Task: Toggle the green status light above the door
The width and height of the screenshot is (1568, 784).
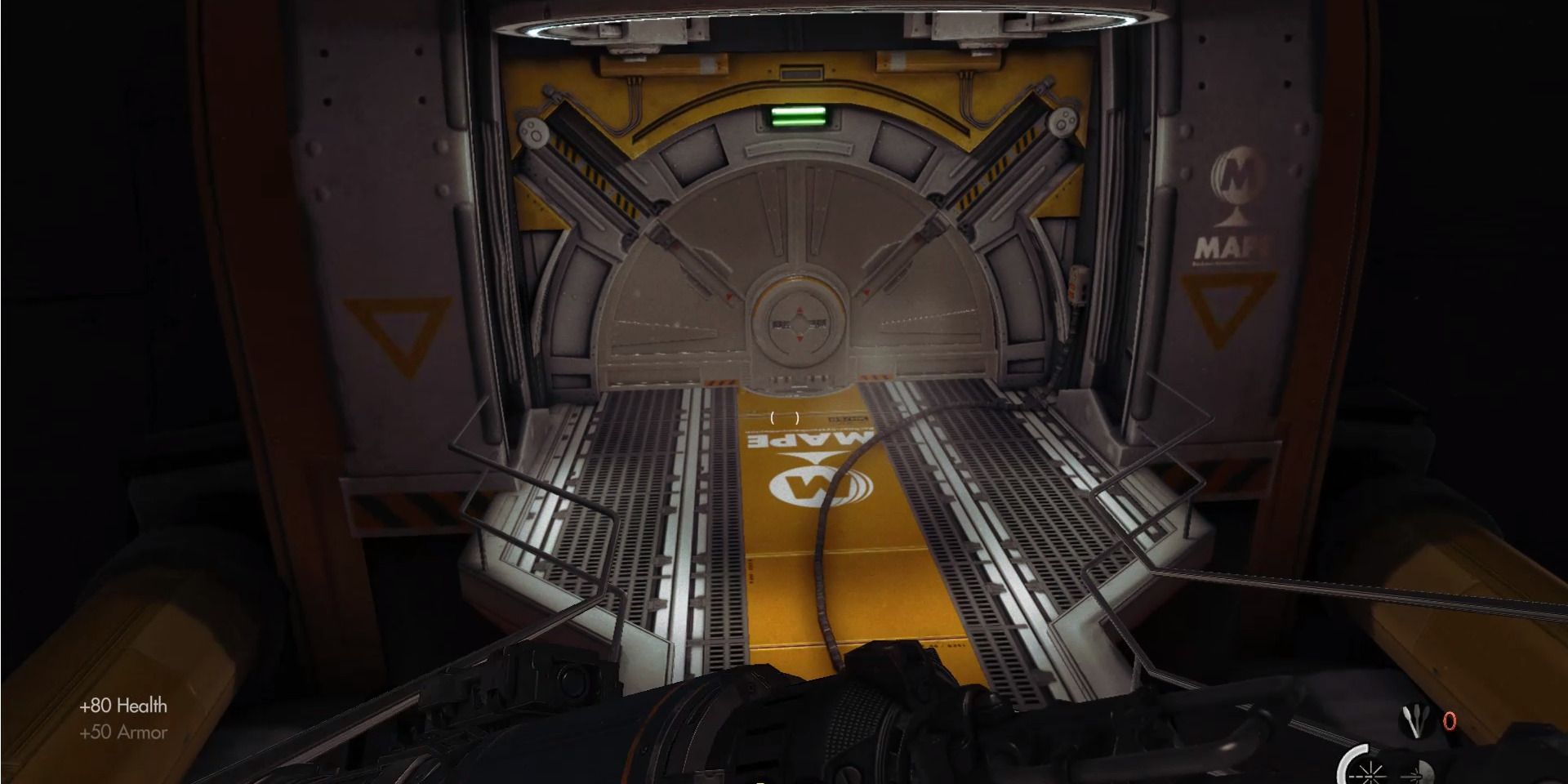Action: pyautogui.click(x=796, y=118)
